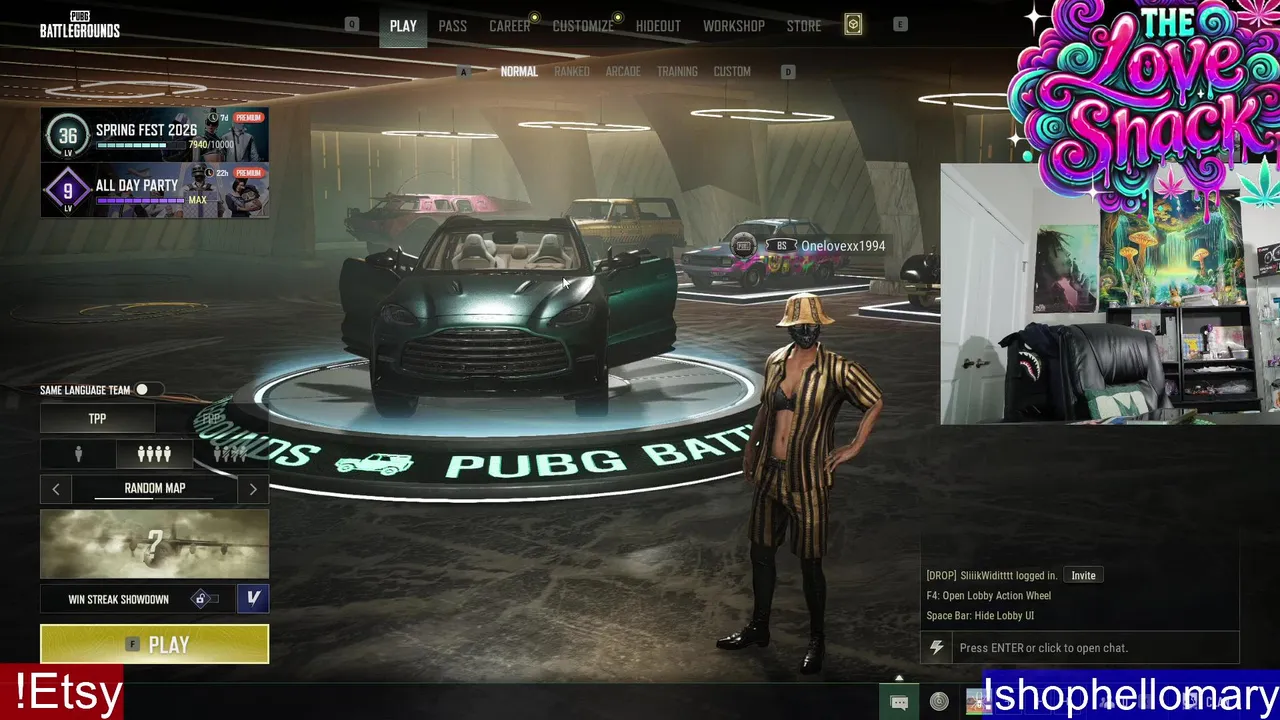Open the Spring Fest 2026 pass banner
This screenshot has width=1280, height=720.
(154, 135)
